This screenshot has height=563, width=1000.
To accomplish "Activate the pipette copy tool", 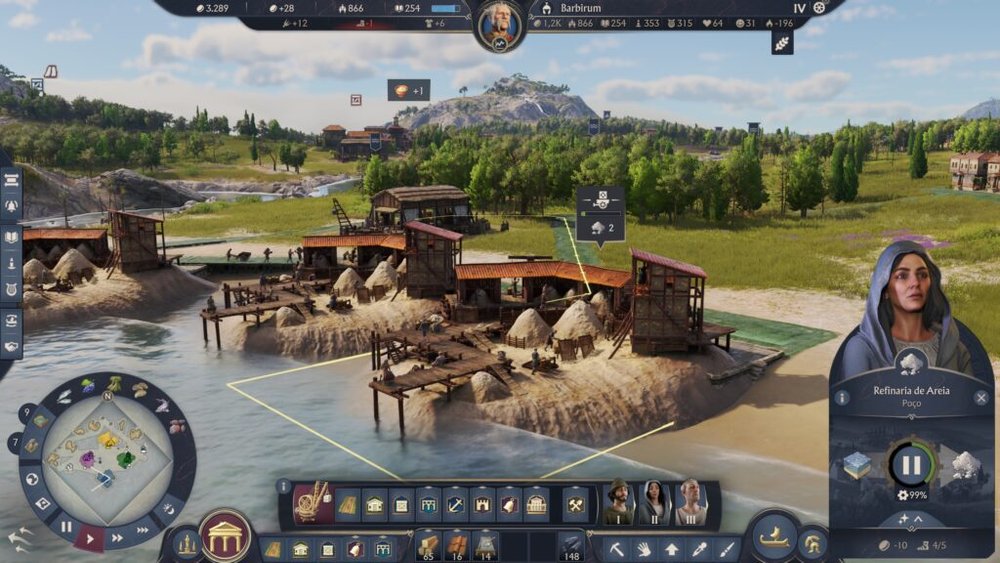I will (x=698, y=549).
